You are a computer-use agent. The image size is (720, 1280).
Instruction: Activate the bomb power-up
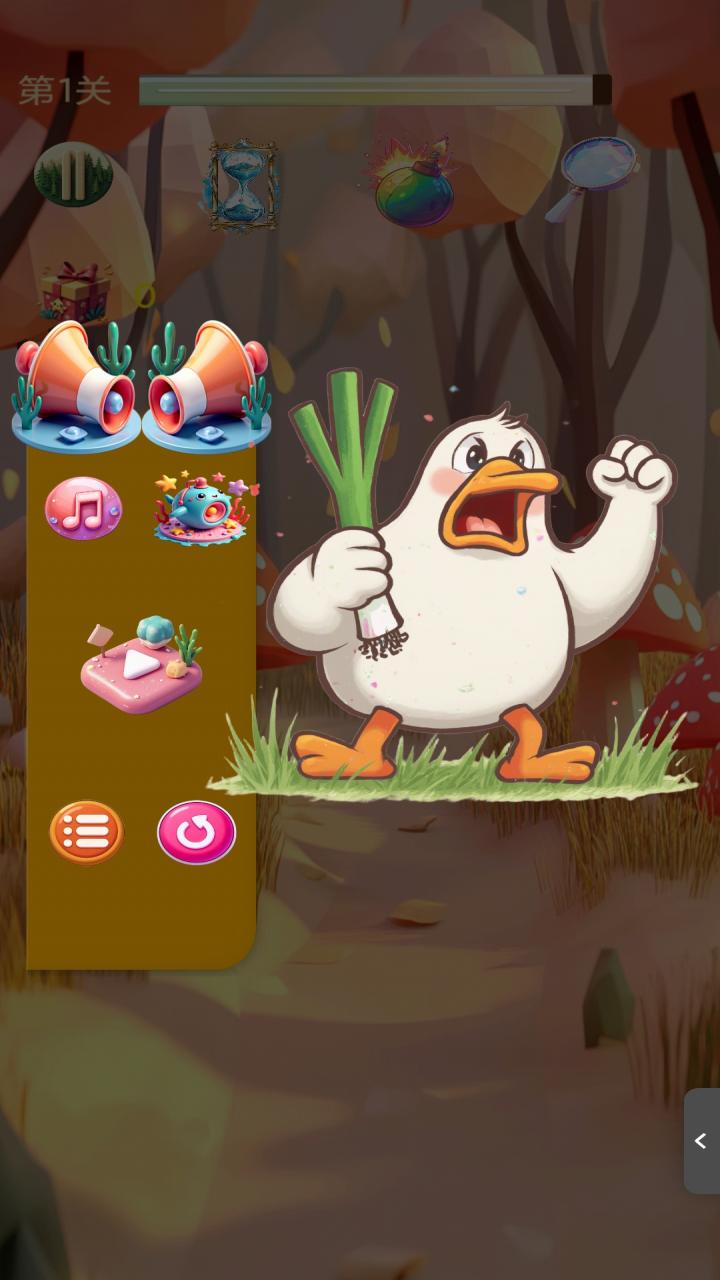[x=413, y=185]
